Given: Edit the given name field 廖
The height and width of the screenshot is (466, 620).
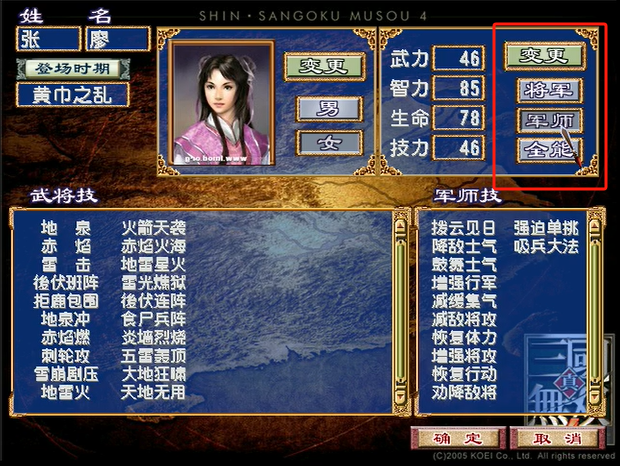Looking at the screenshot, I should 118,39.
